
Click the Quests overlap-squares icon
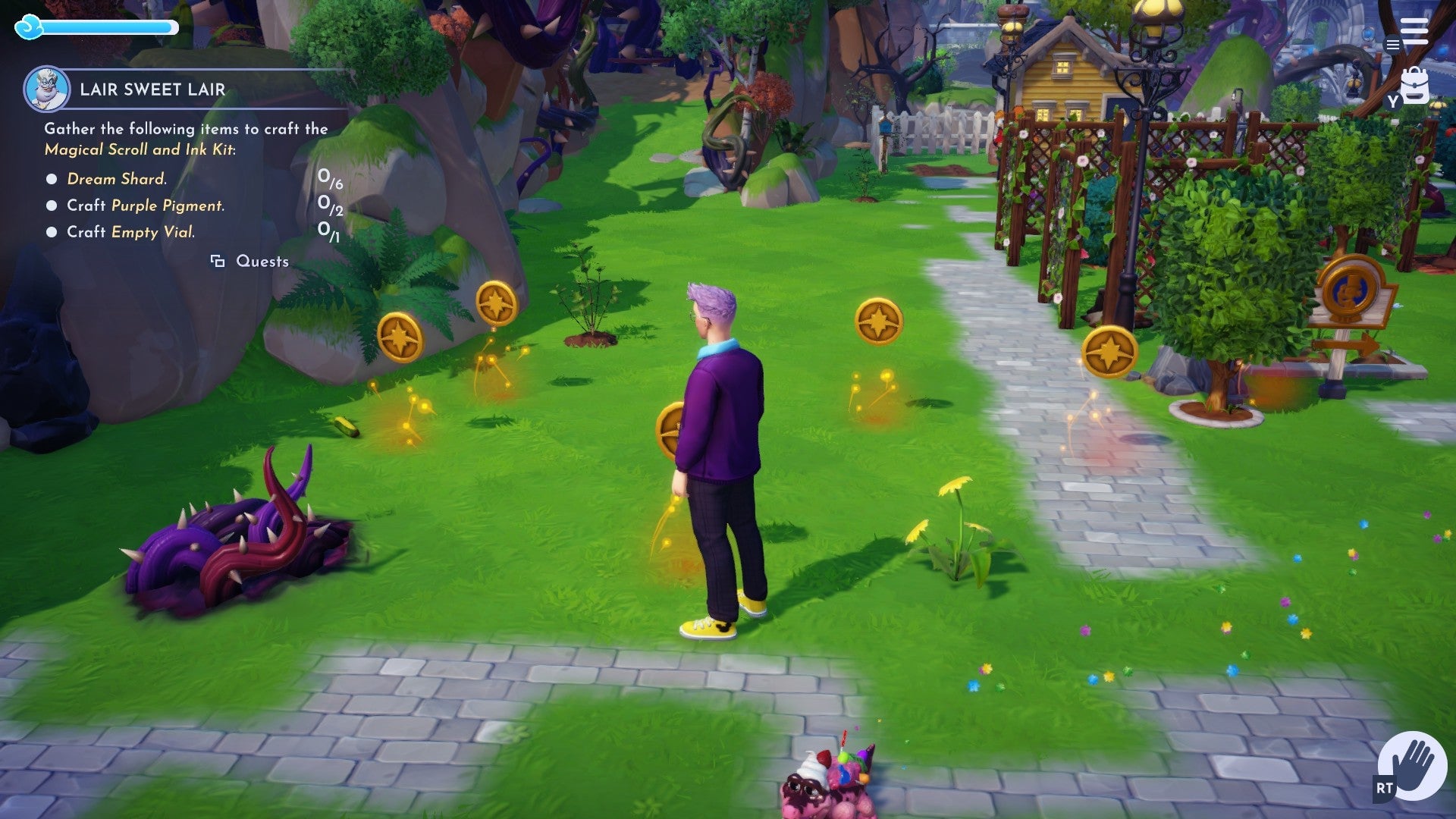pos(218,260)
